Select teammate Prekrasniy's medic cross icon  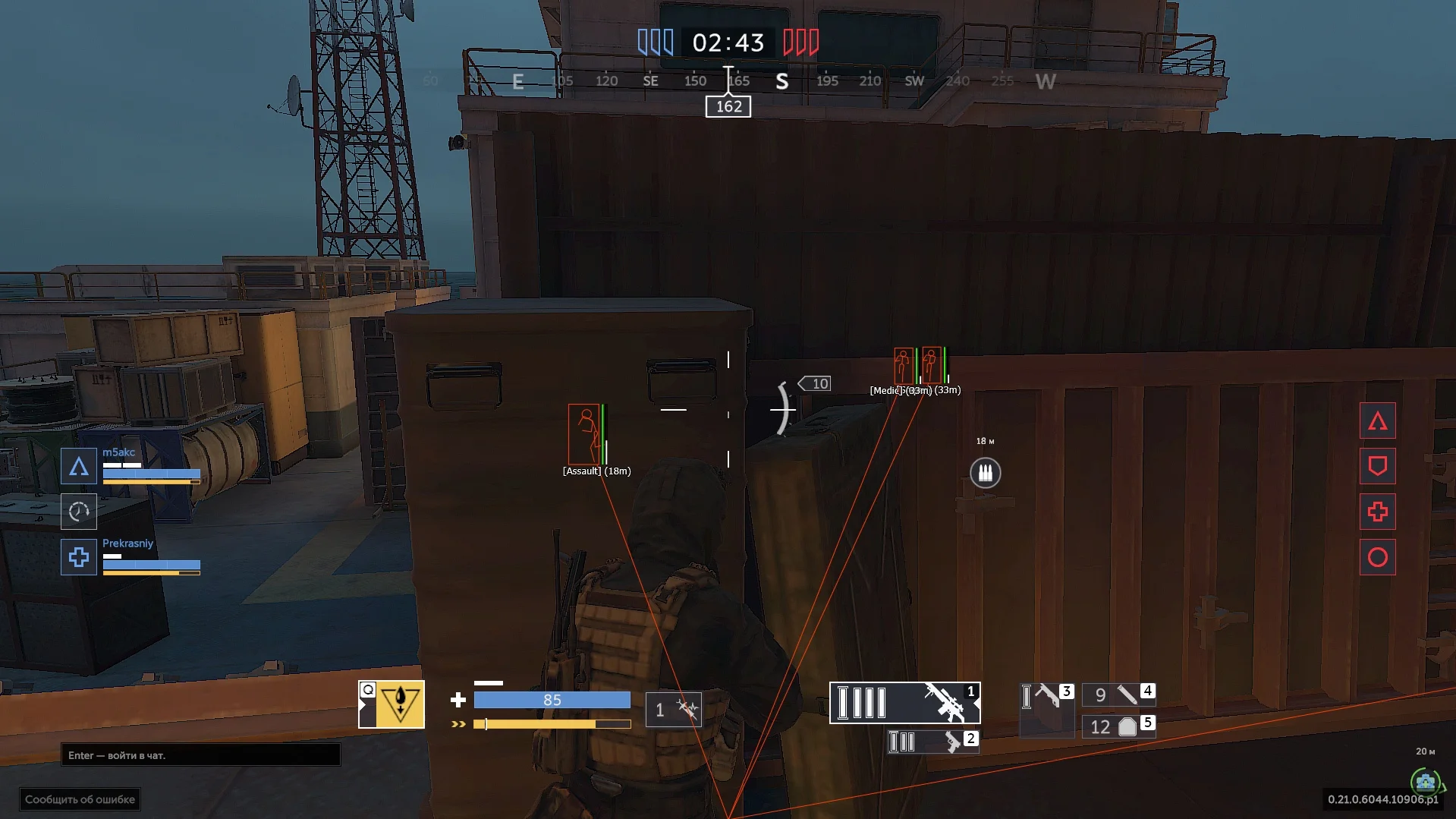[79, 557]
